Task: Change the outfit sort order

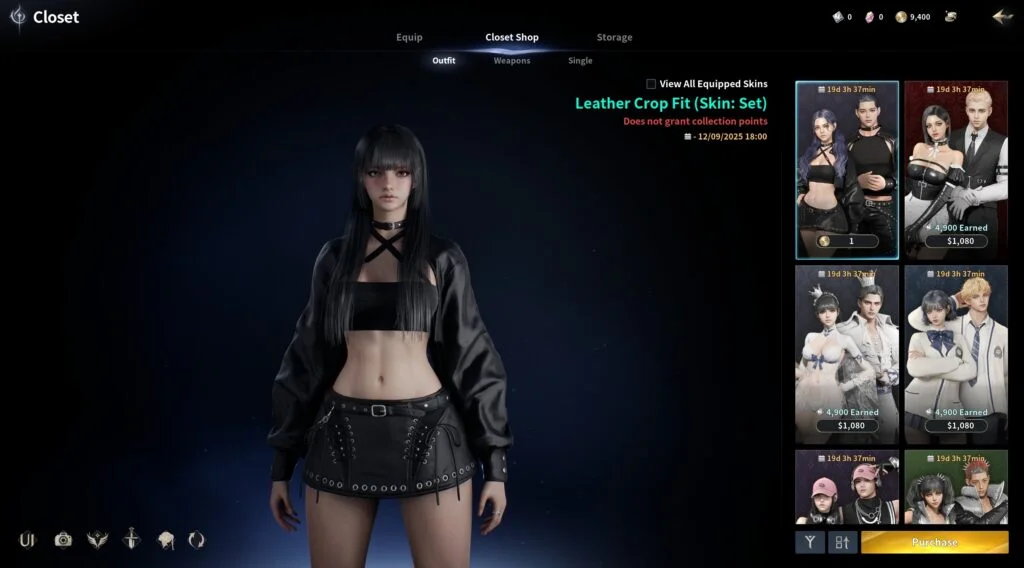Action: (843, 542)
